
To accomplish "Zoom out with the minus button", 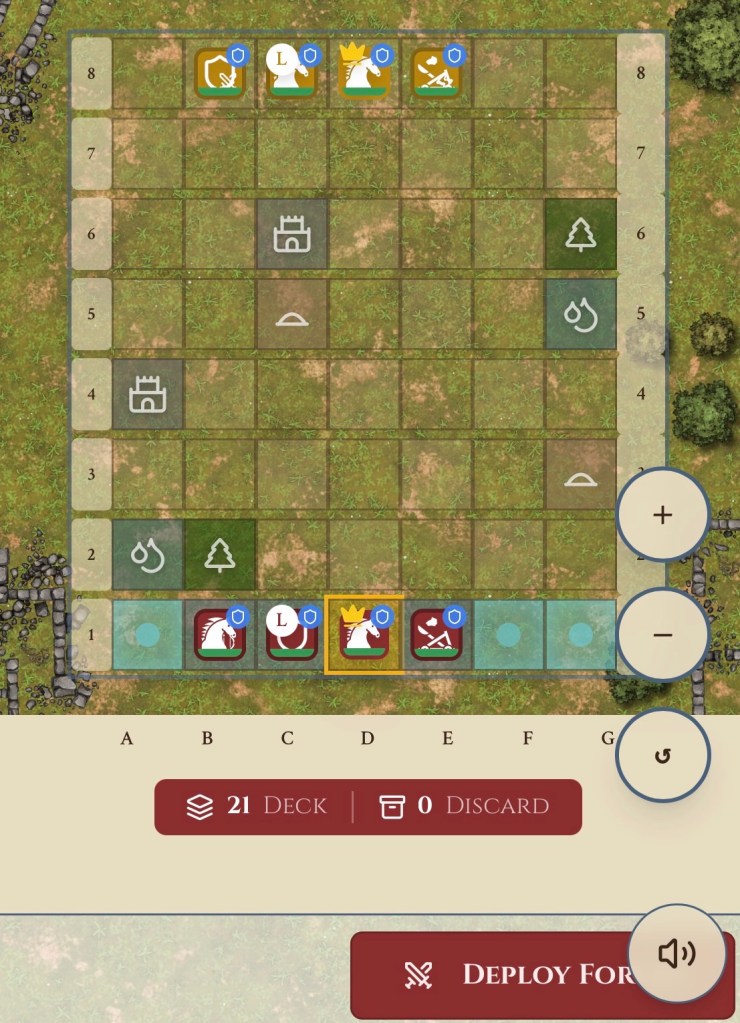I will click(662, 635).
